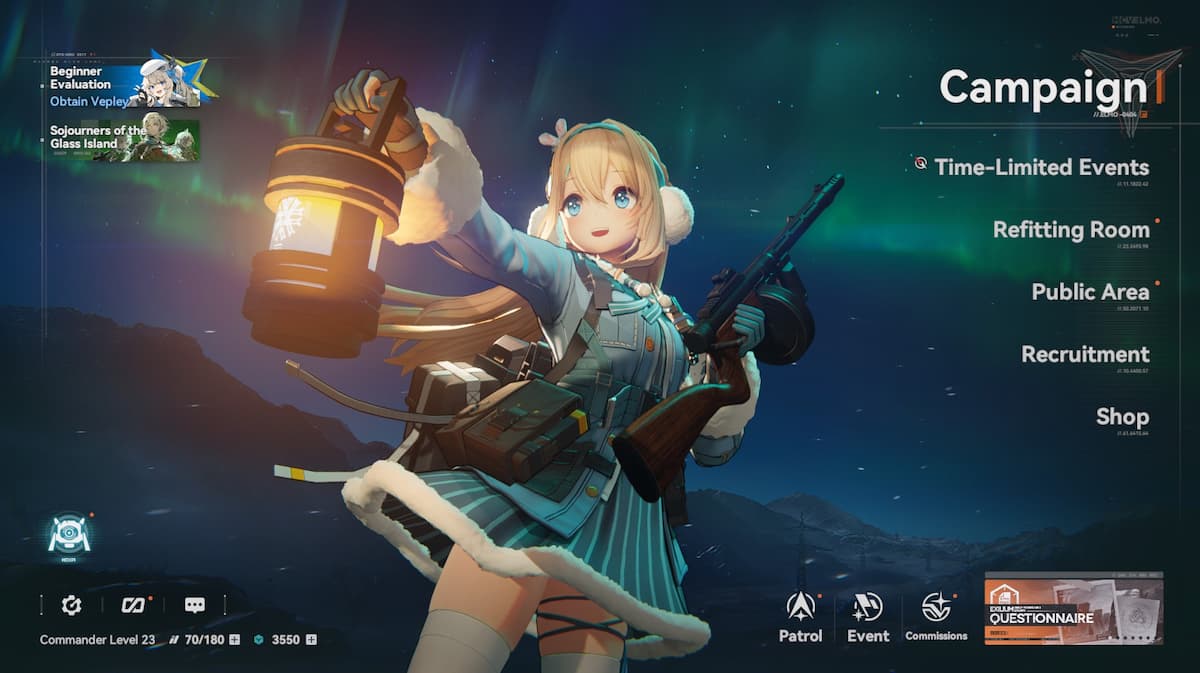1200x673 pixels.
Task: Open the Recruitment screen
Action: (1085, 354)
